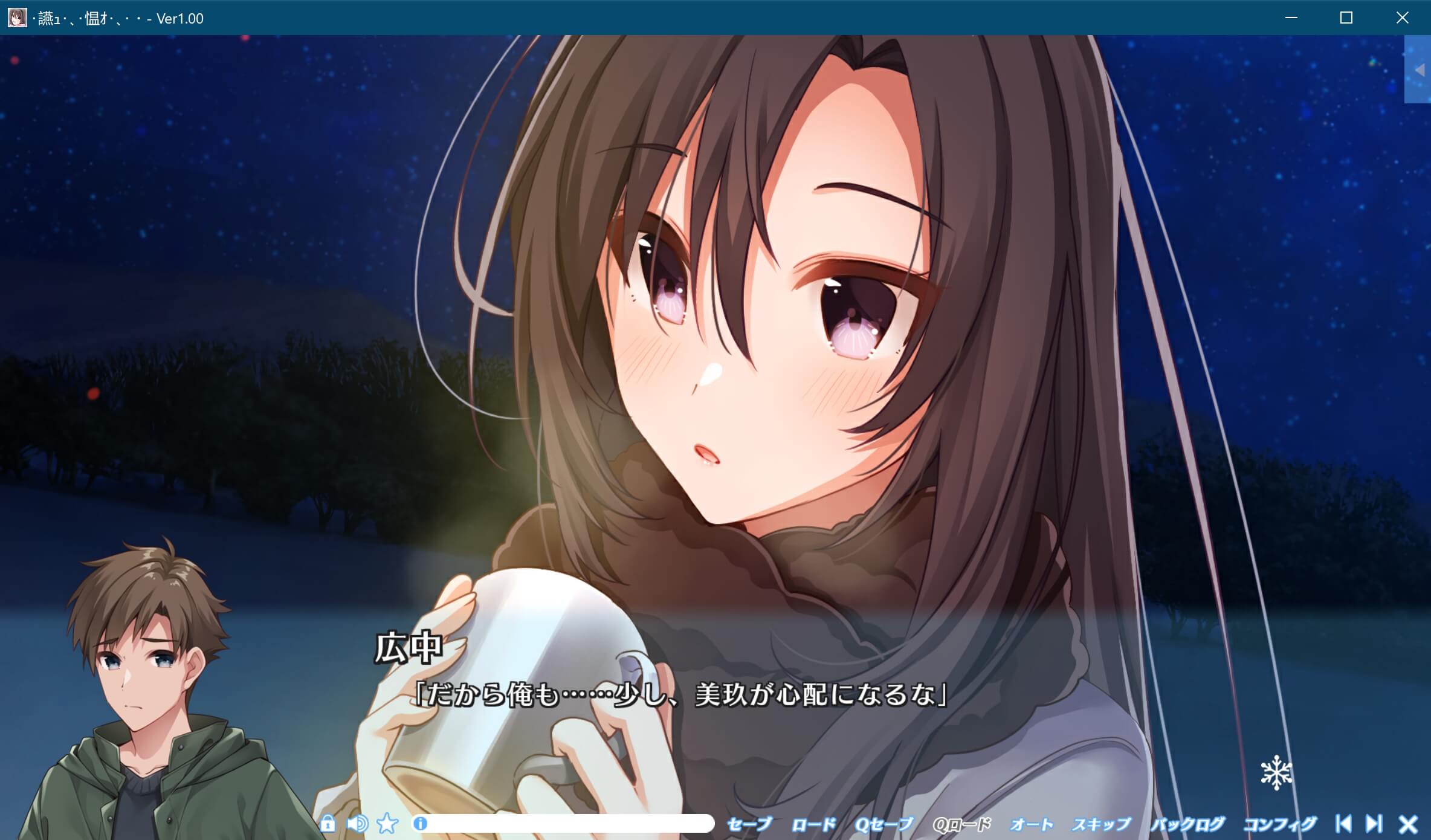Hide the message window with the X icon
The height and width of the screenshot is (840, 1431).
point(1406,824)
